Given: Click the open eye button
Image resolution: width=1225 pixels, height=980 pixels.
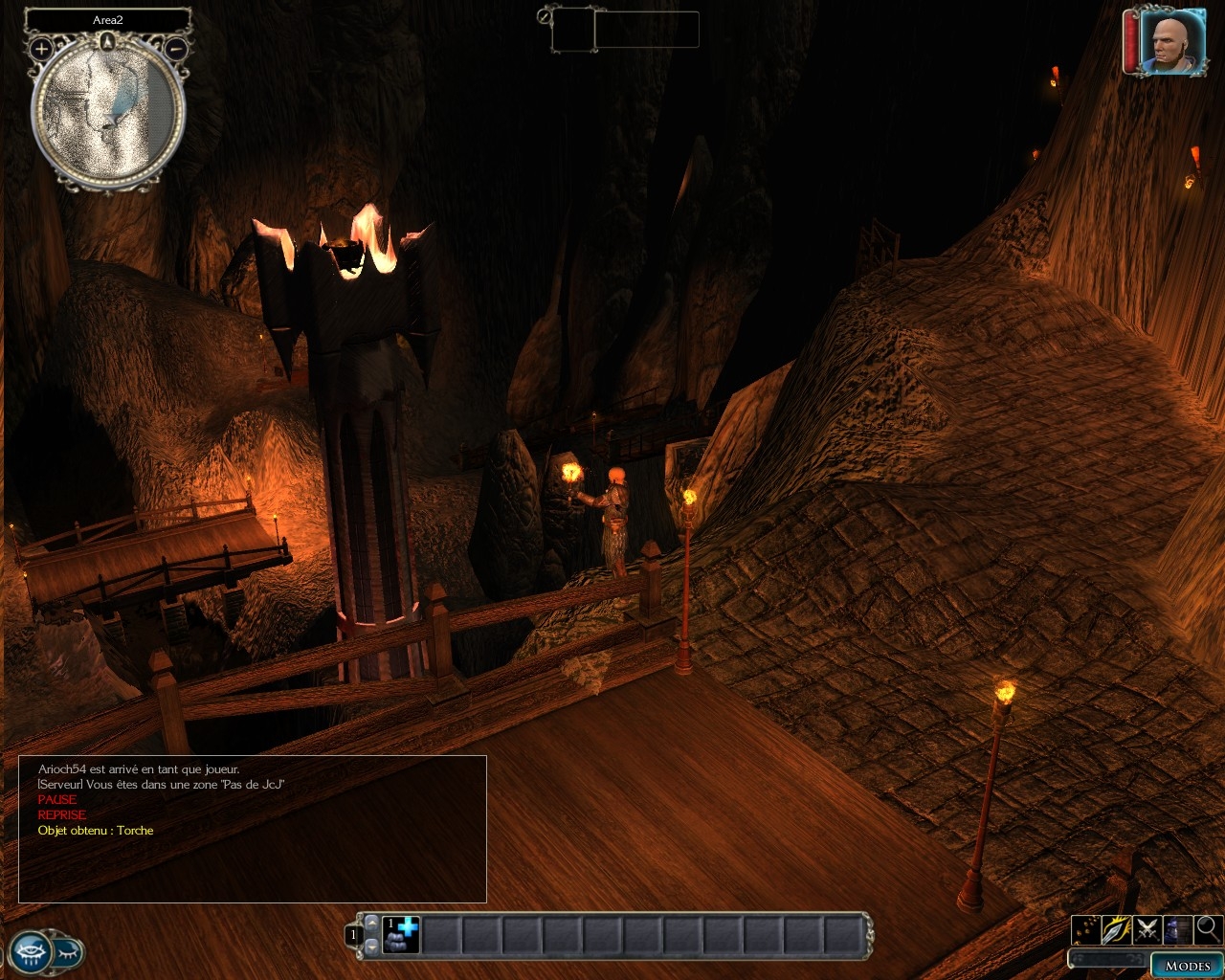Looking at the screenshot, I should (x=28, y=953).
